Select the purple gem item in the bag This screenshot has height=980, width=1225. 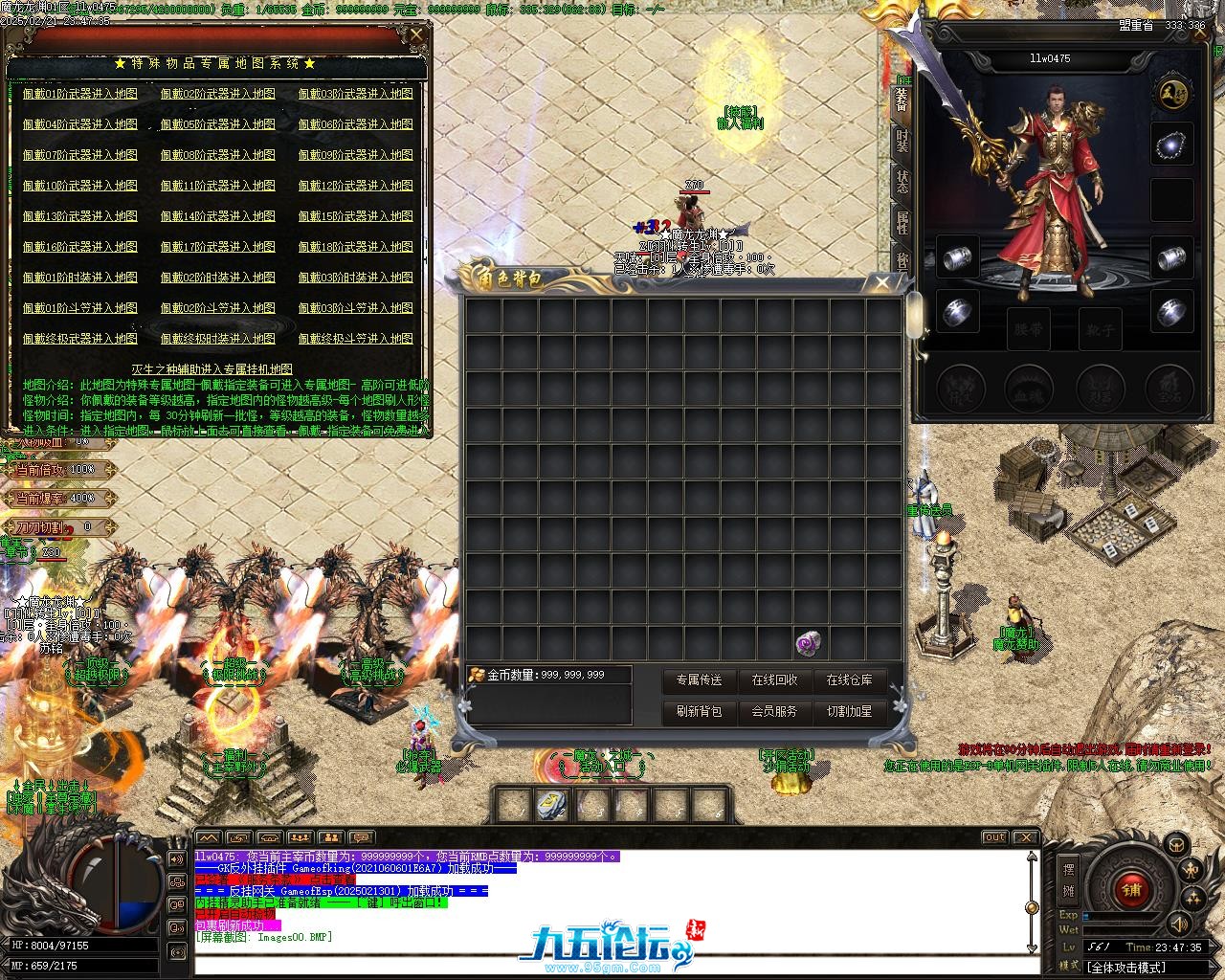click(811, 643)
